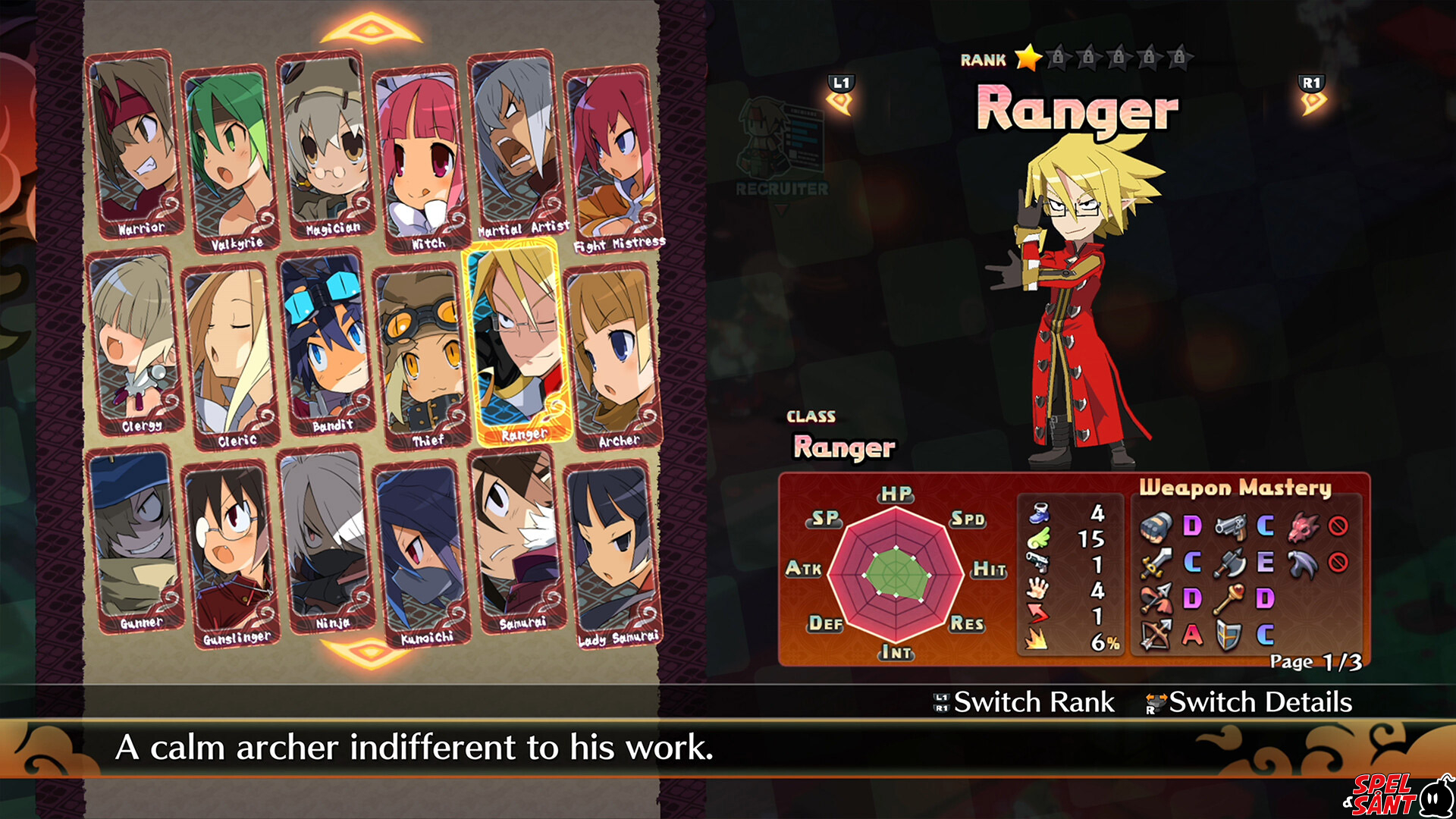This screenshot has width=1456, height=819.
Task: Choose the Archer class card
Action: pos(613,356)
